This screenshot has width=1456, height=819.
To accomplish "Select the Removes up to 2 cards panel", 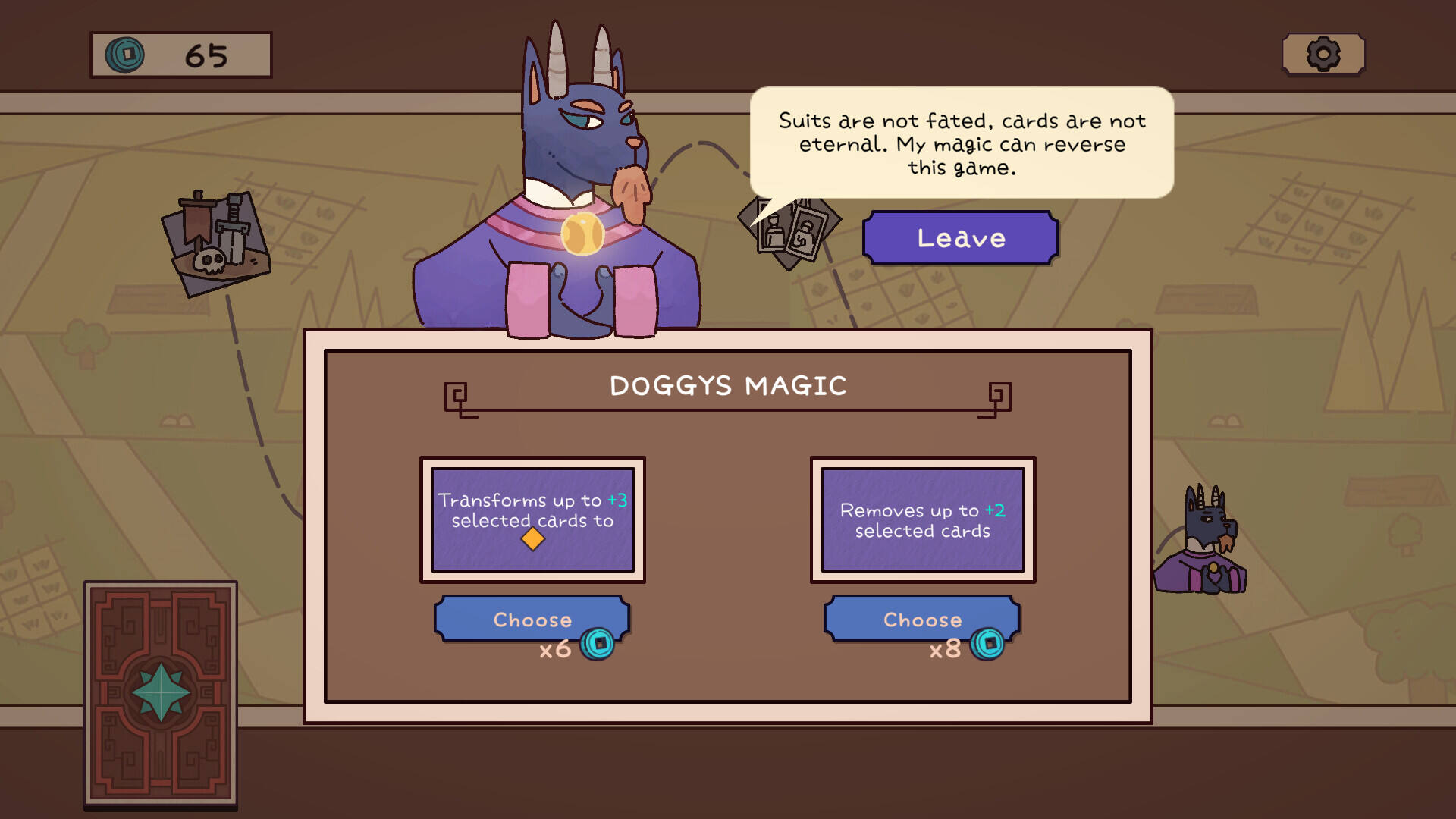I will 923,519.
